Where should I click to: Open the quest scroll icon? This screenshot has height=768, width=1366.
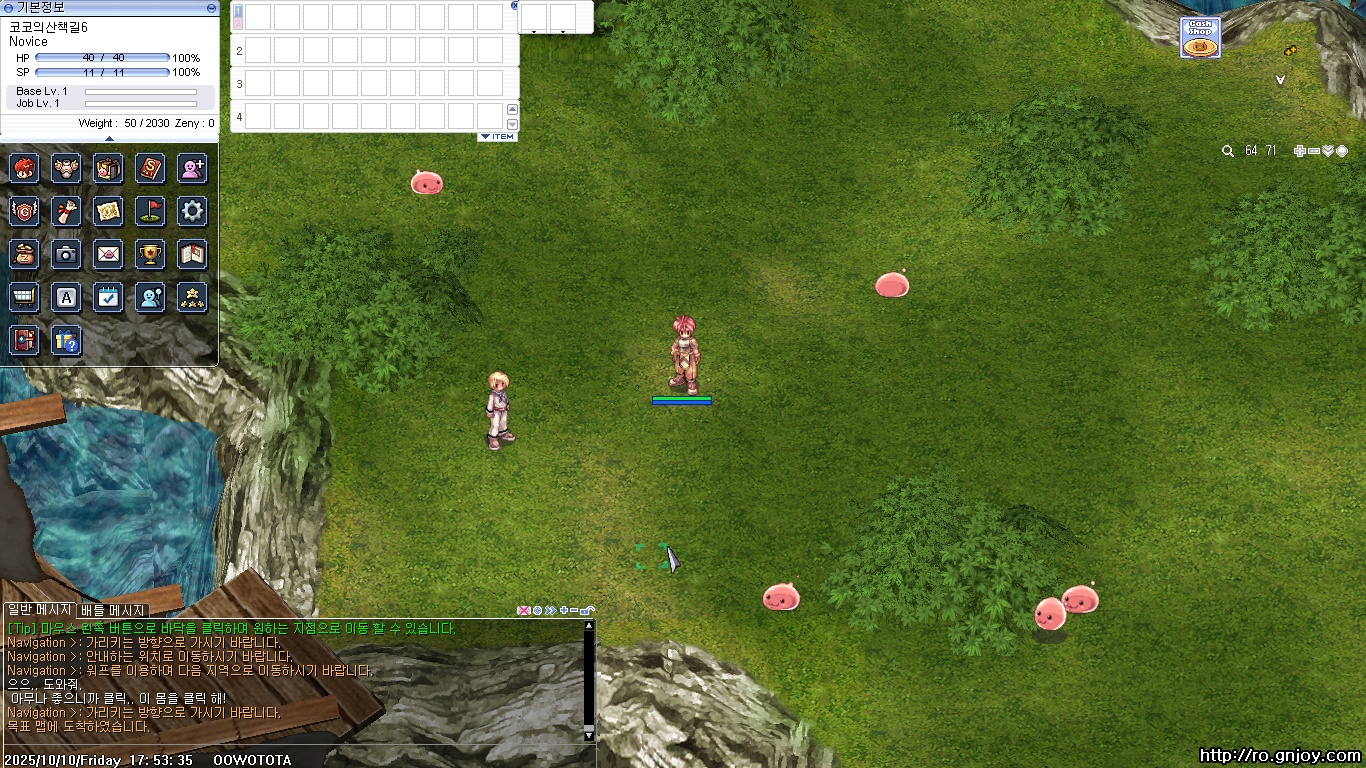tap(66, 211)
